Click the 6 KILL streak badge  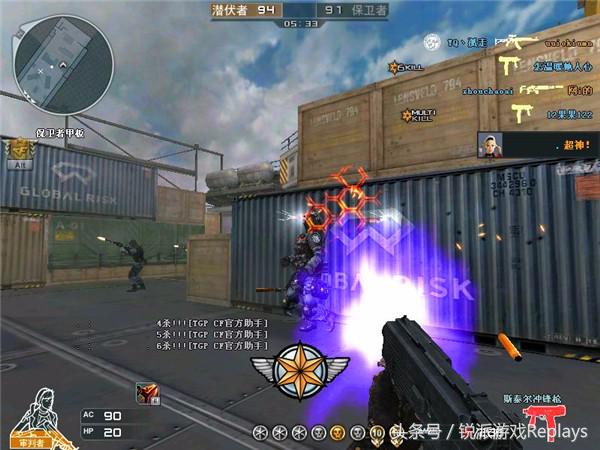point(408,67)
